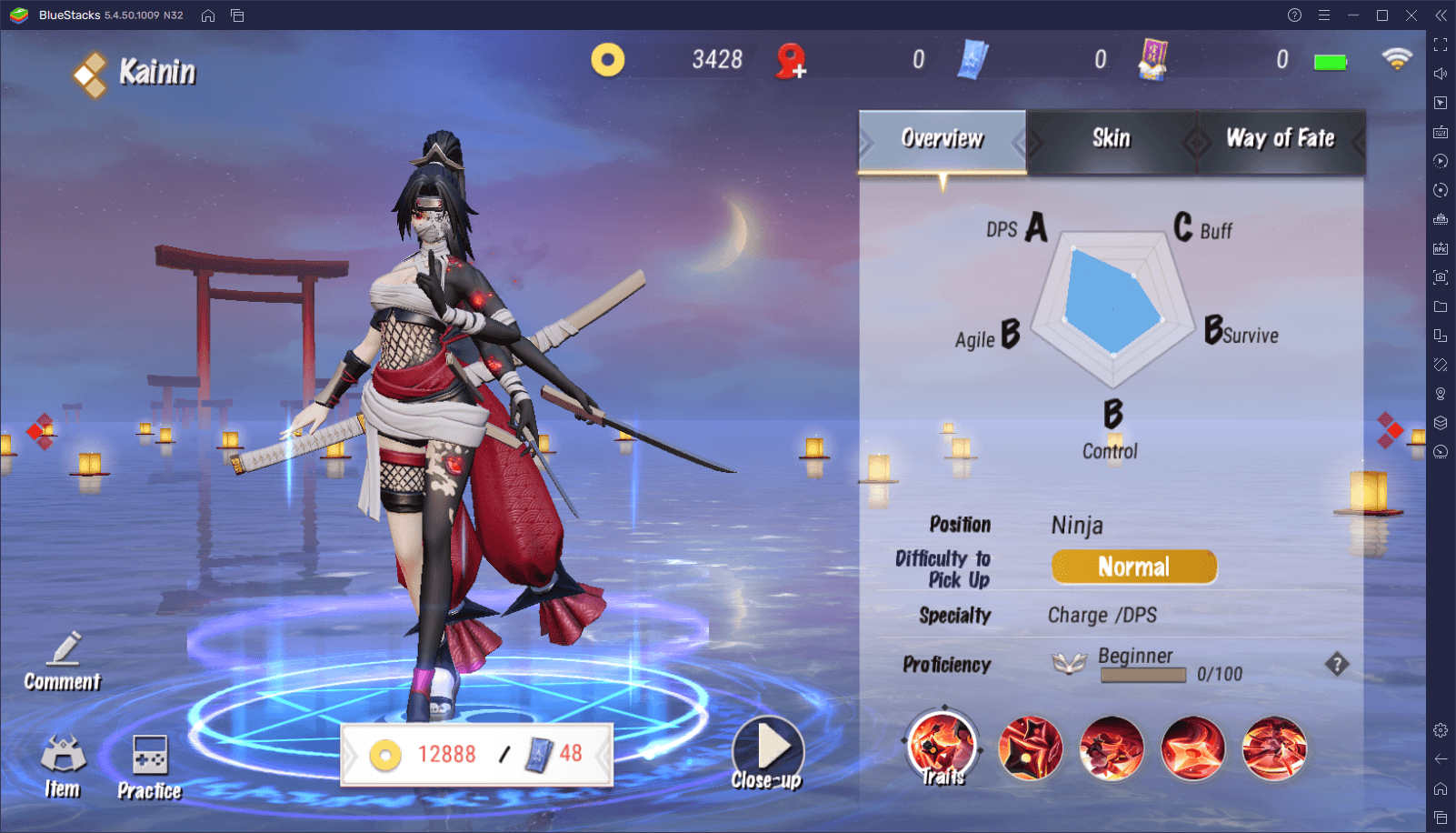Open the Comment section

click(x=63, y=662)
